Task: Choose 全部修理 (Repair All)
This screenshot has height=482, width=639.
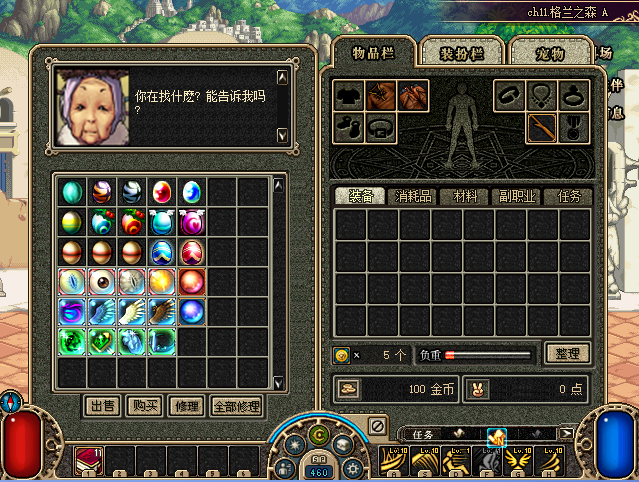Action: (236, 407)
